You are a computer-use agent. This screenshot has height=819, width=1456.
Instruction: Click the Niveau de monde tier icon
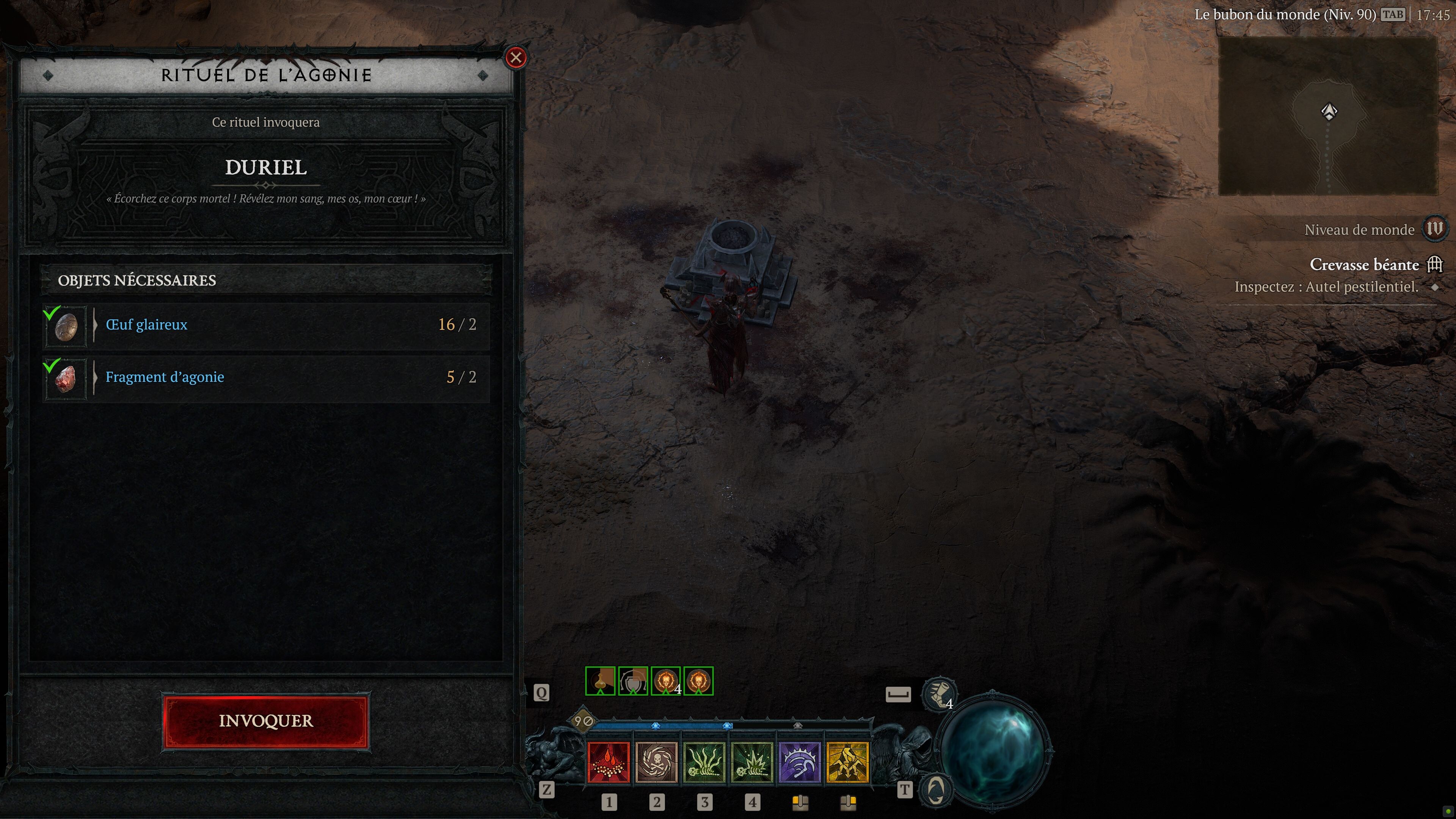(1434, 229)
